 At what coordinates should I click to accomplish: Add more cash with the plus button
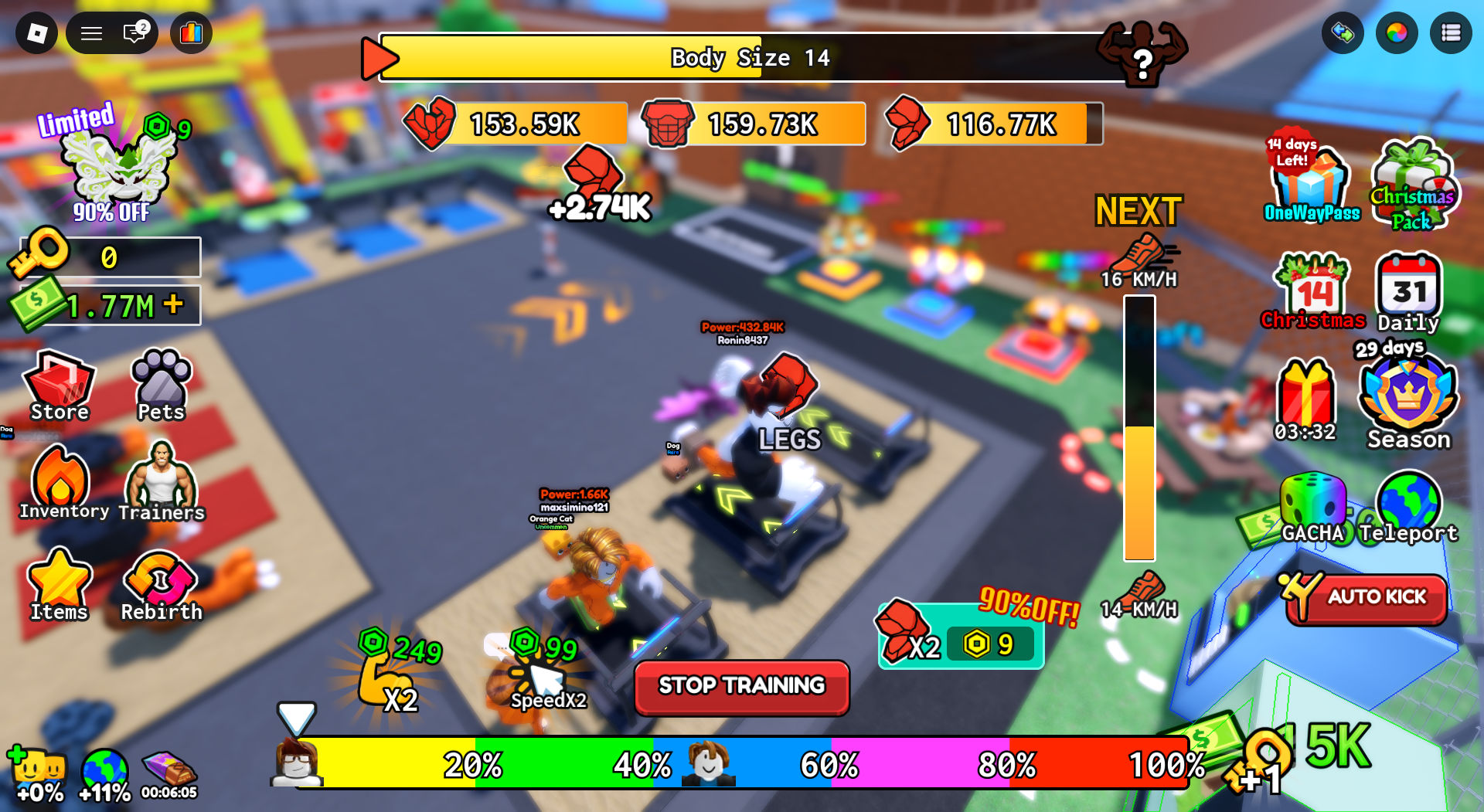tap(174, 304)
